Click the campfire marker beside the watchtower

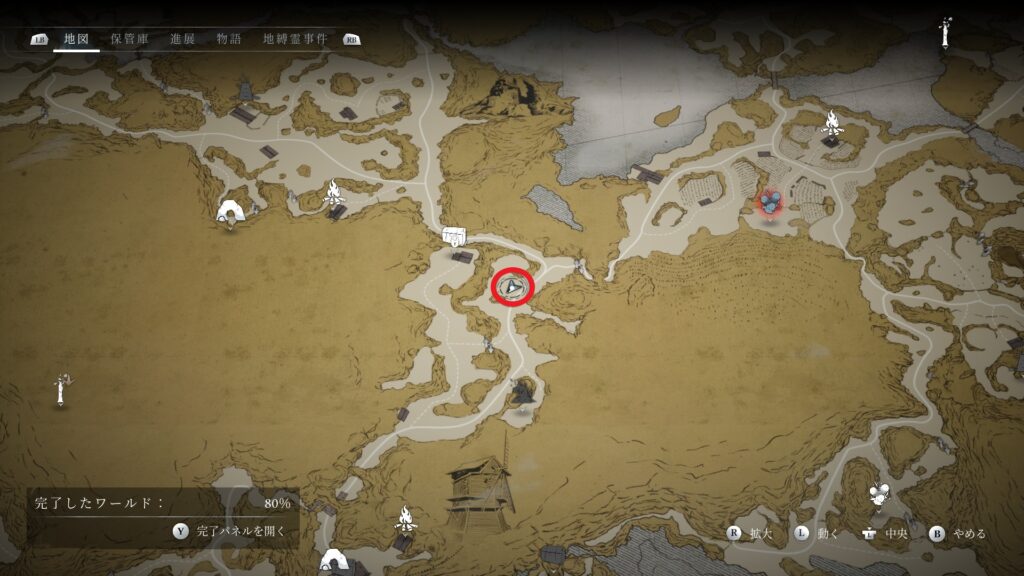(x=406, y=518)
